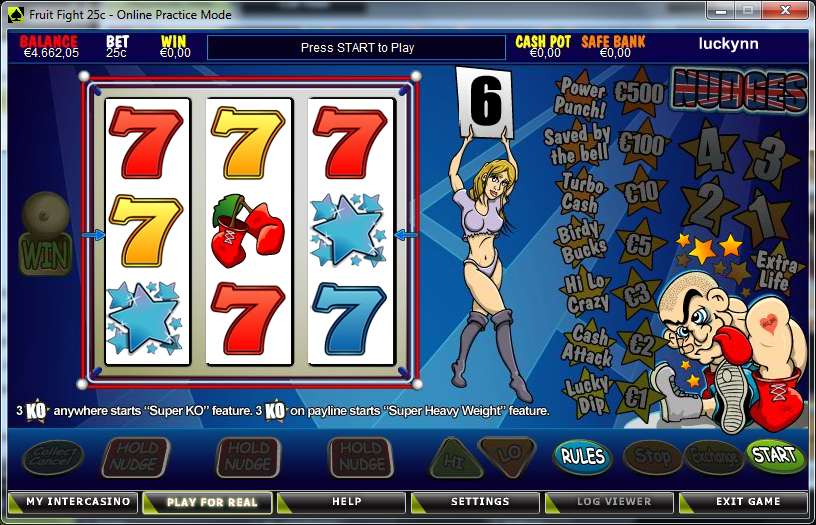Click the green START button

coord(774,456)
